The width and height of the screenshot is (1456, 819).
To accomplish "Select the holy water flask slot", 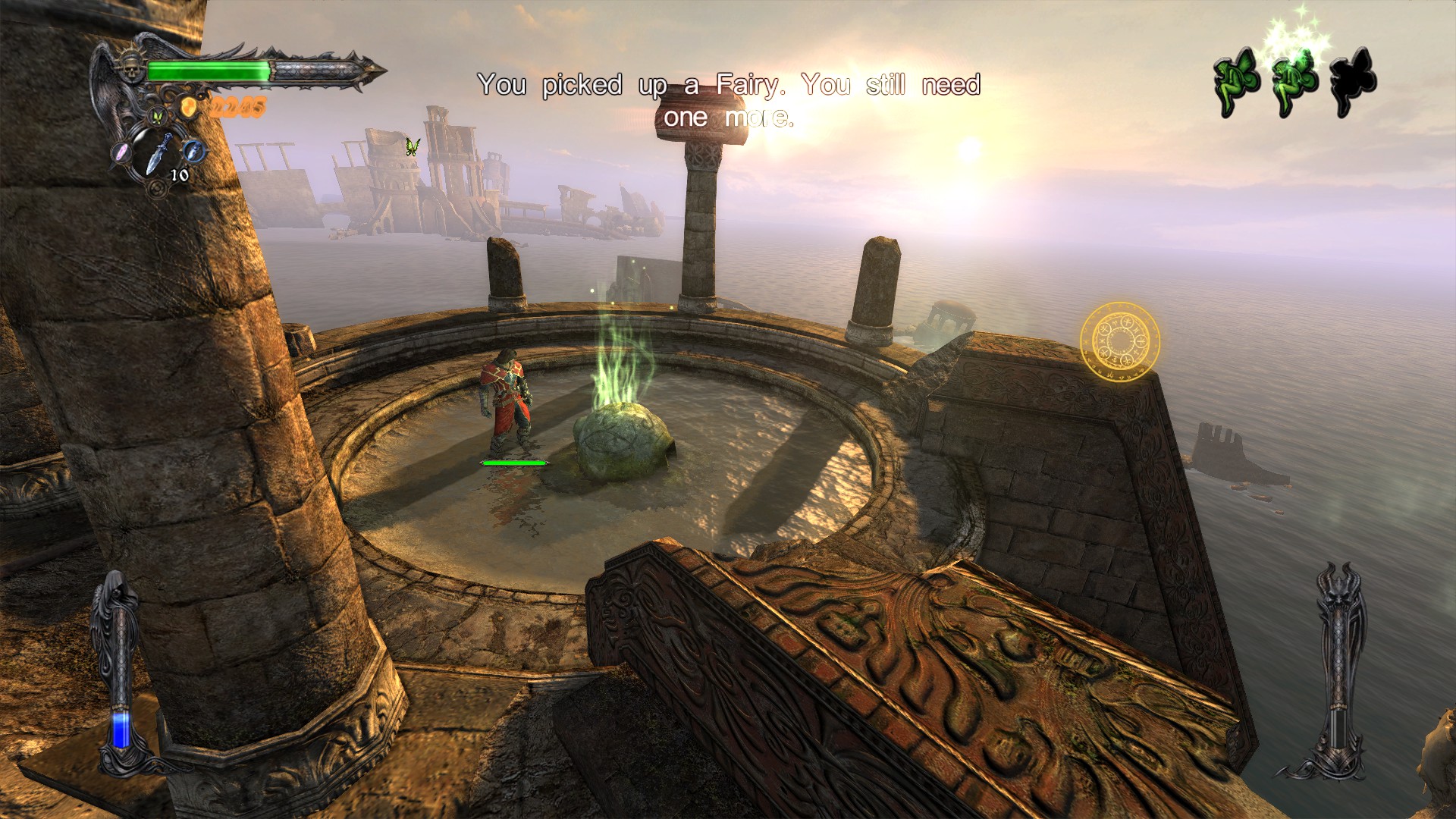I will 194,150.
